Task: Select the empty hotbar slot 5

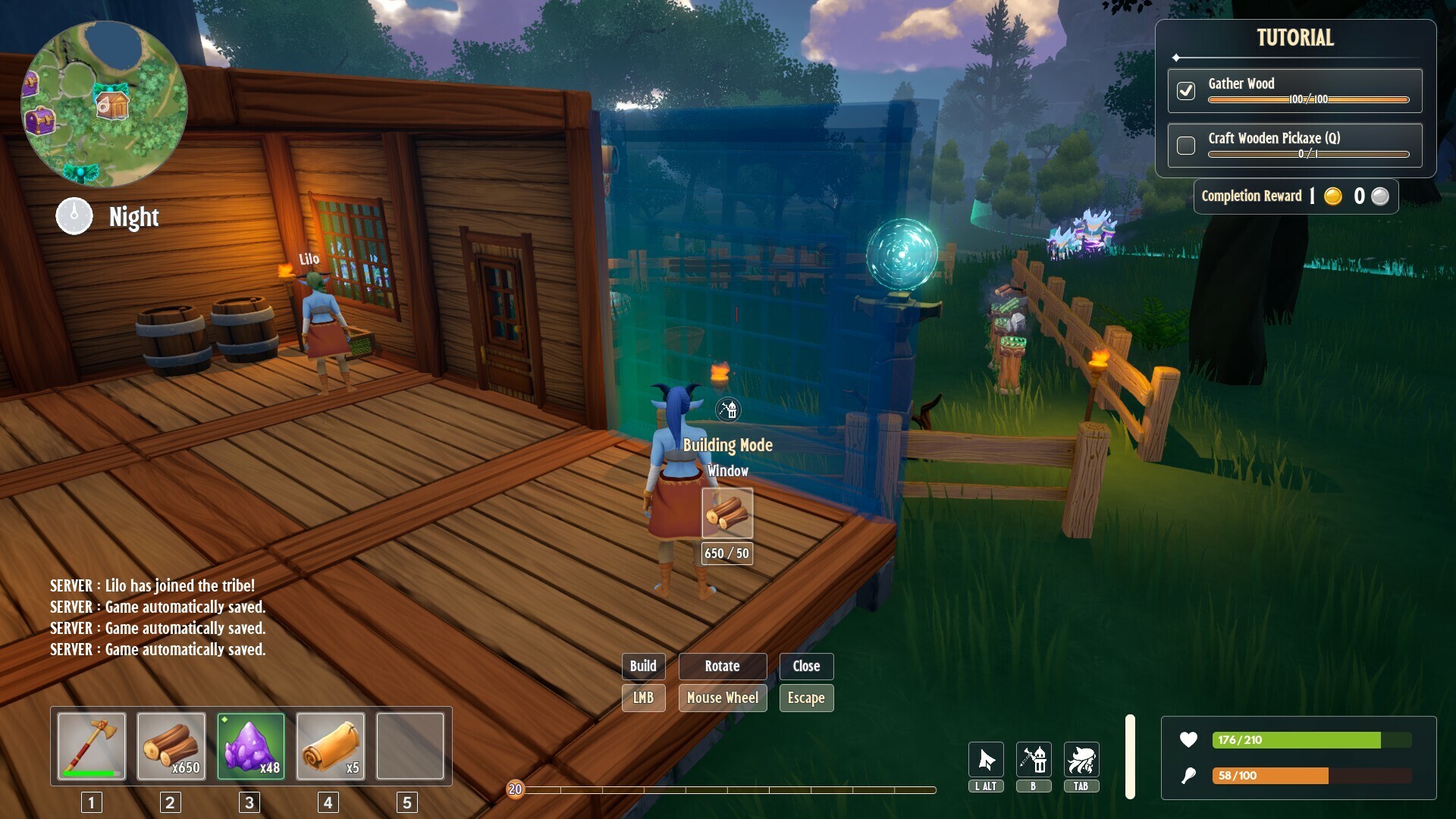Action: tap(409, 746)
